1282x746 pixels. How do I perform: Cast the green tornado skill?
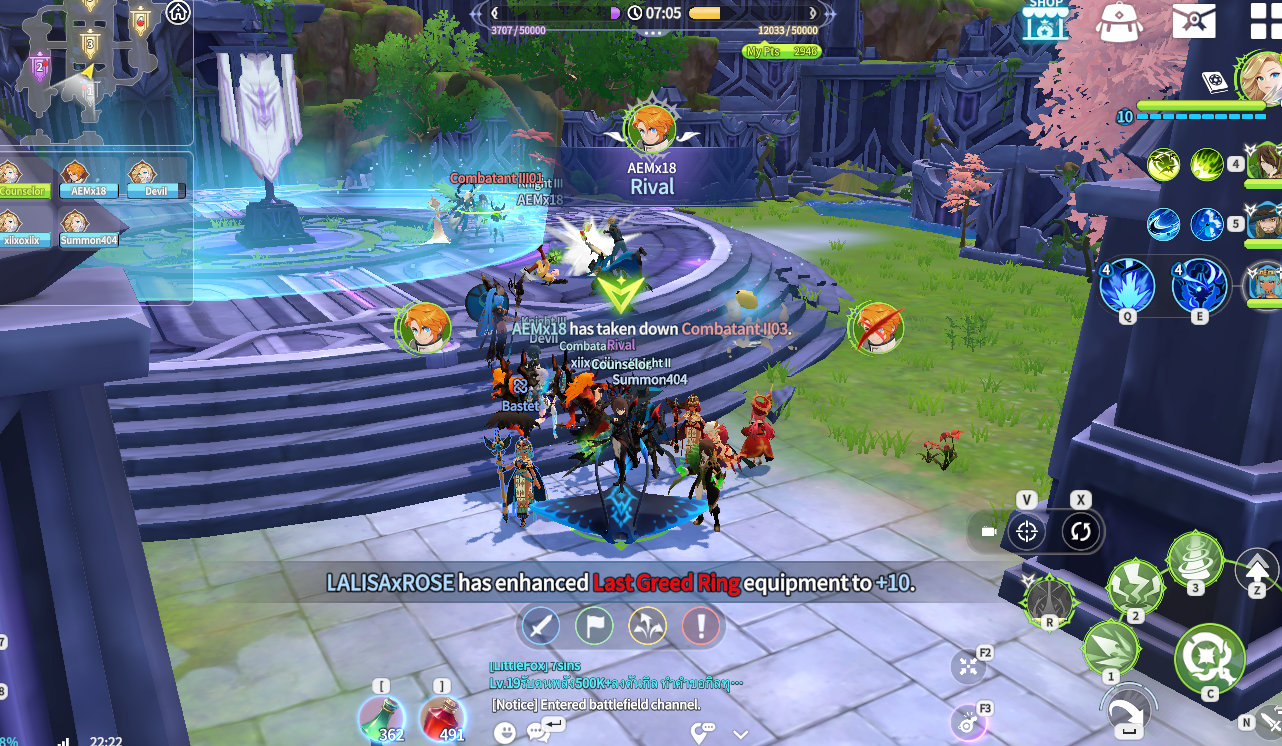[1195, 557]
